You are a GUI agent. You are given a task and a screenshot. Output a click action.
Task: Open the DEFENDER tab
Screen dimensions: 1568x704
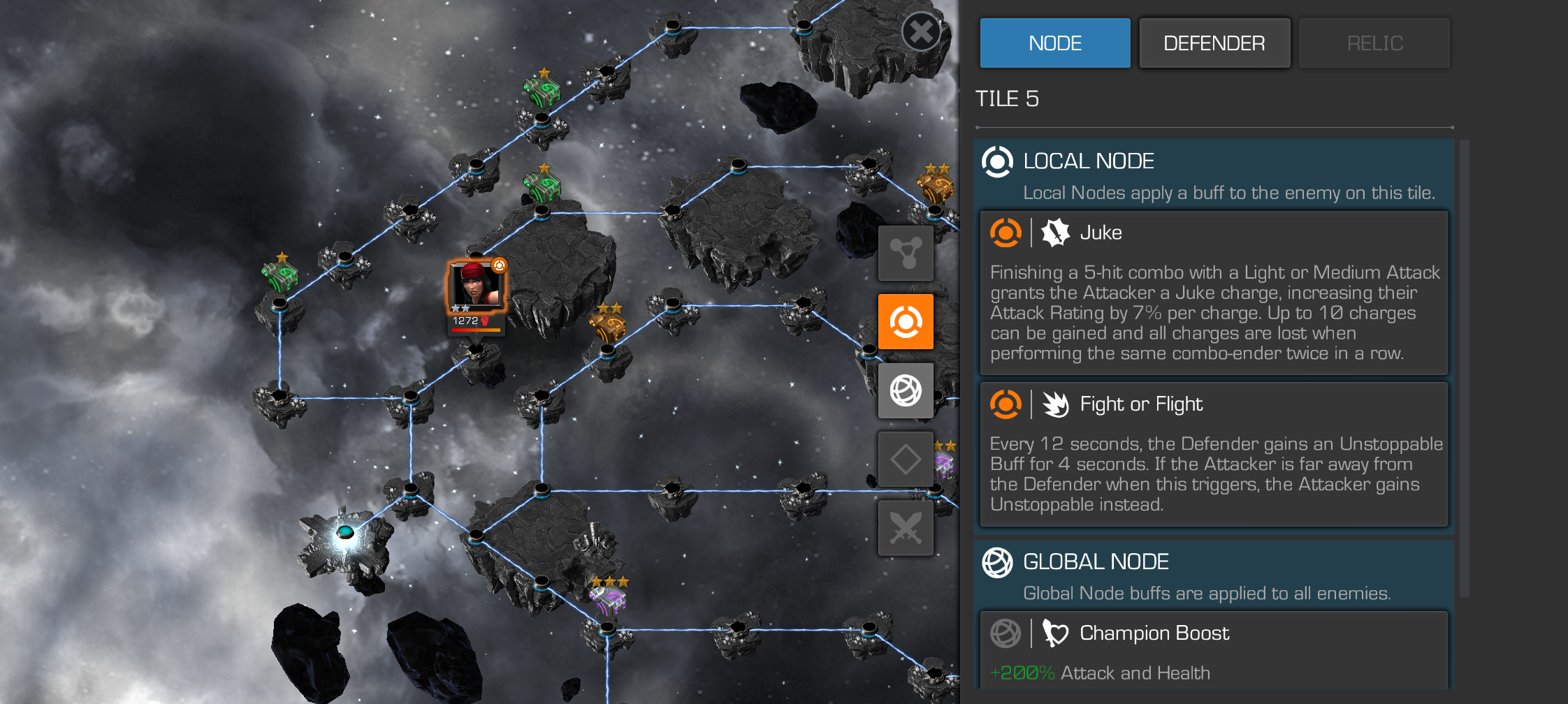tap(1214, 43)
